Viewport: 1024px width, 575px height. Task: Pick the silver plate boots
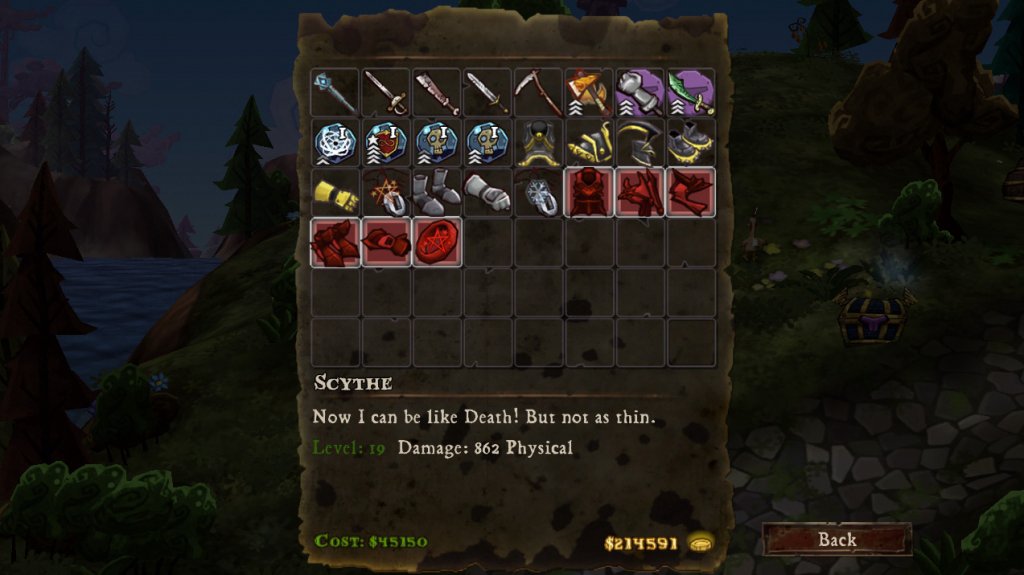[x=437, y=193]
